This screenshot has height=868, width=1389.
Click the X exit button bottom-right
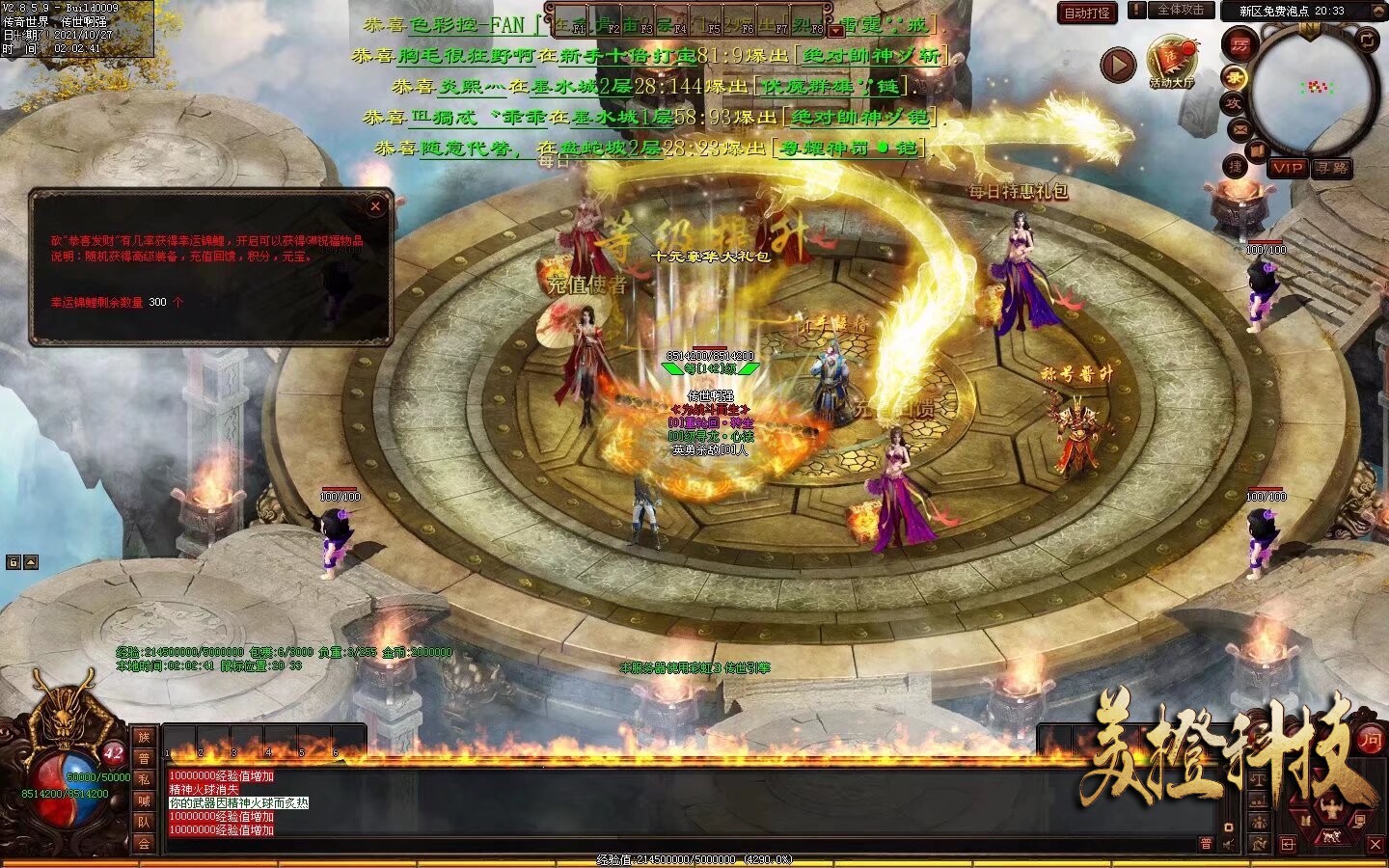1375,845
